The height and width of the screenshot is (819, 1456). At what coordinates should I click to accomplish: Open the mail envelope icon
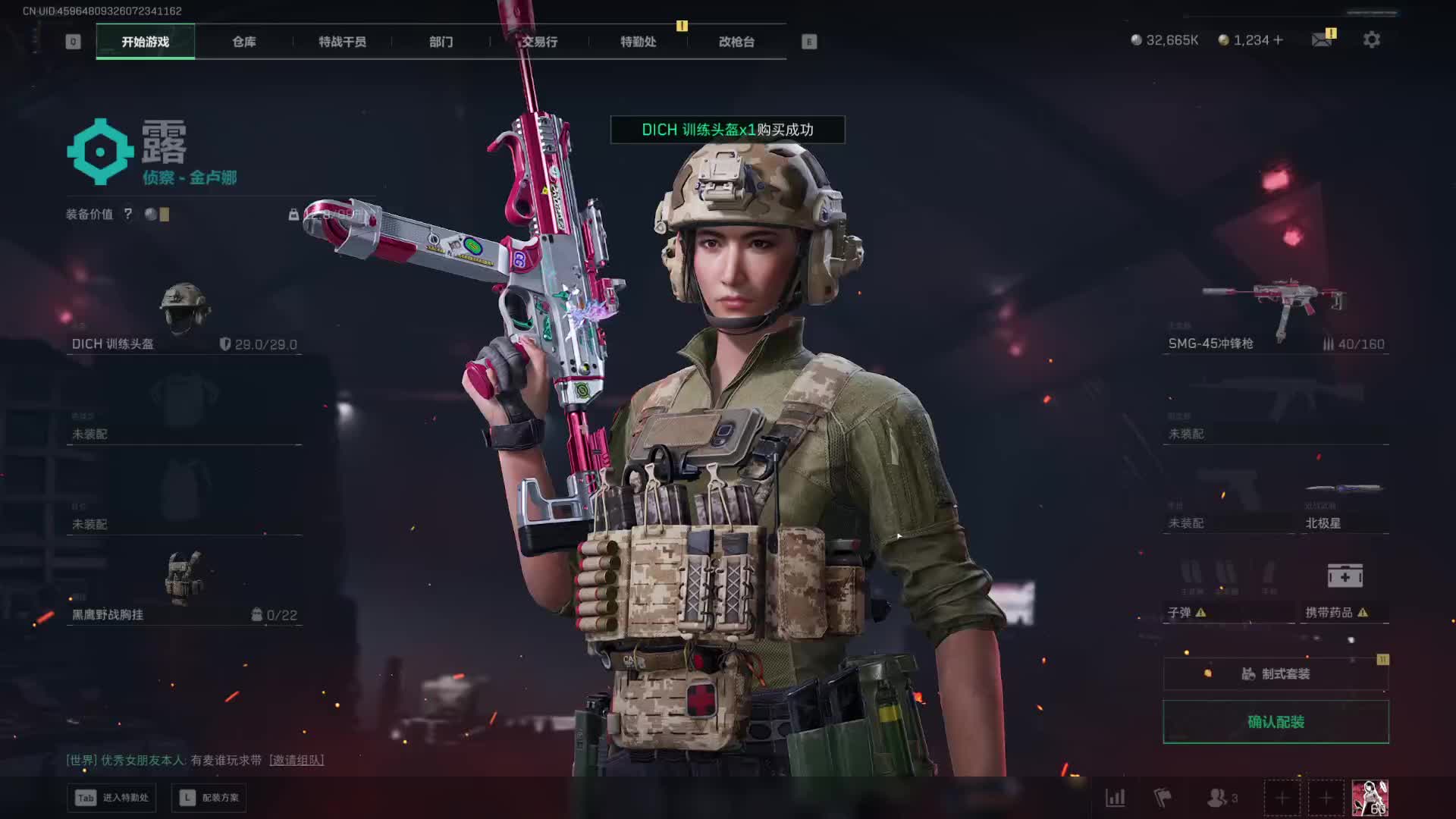coord(1322,40)
